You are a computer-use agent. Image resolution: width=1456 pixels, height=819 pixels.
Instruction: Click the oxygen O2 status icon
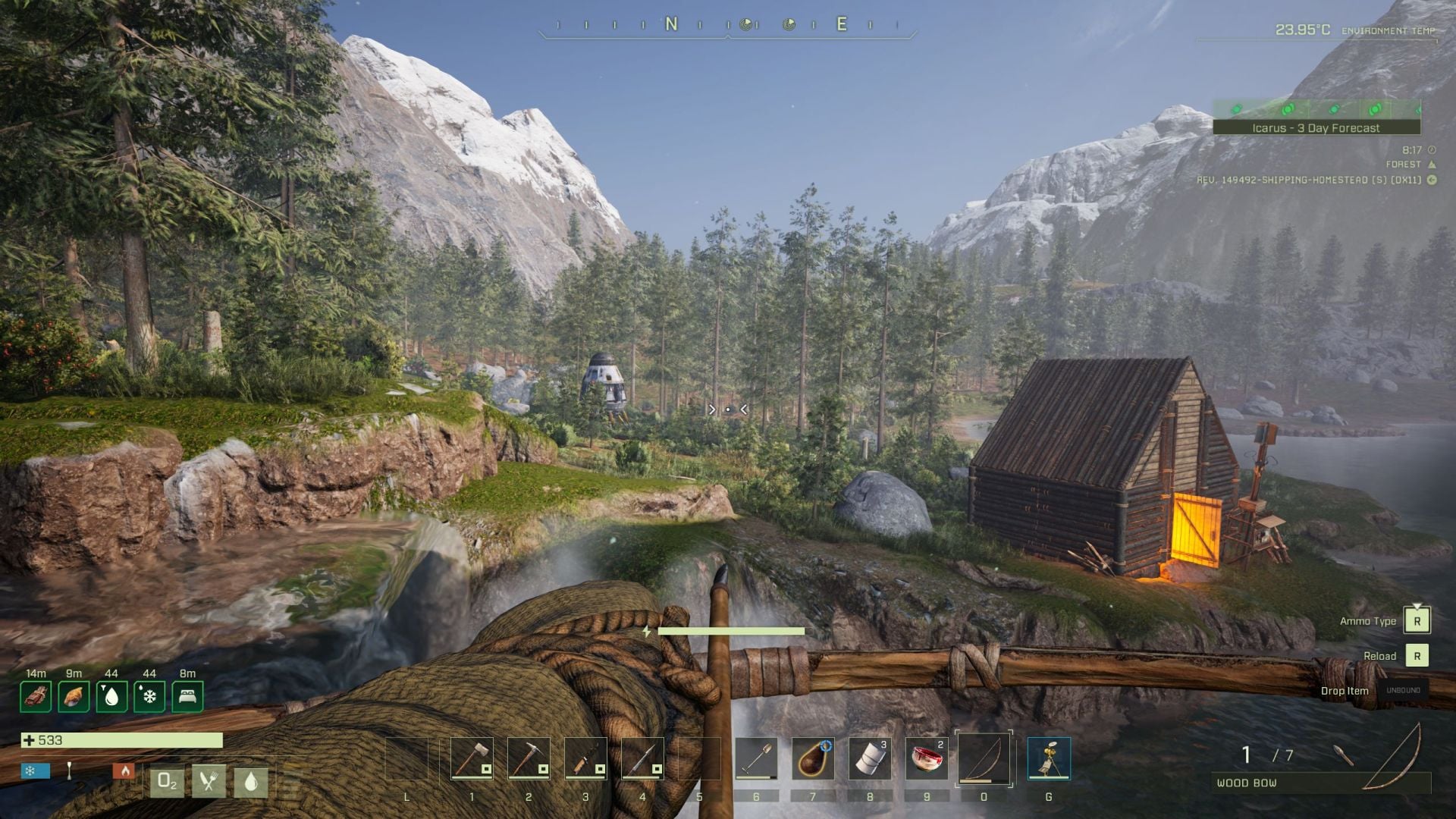click(x=168, y=780)
